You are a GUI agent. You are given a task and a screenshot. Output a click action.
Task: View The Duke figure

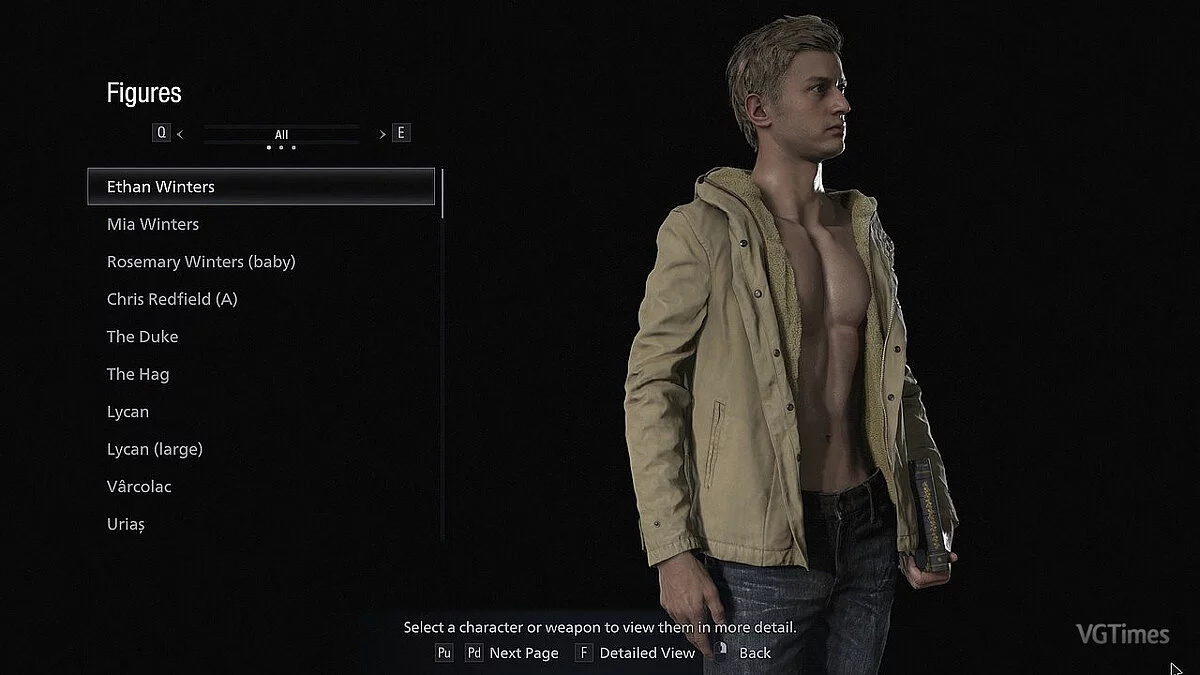(x=142, y=337)
